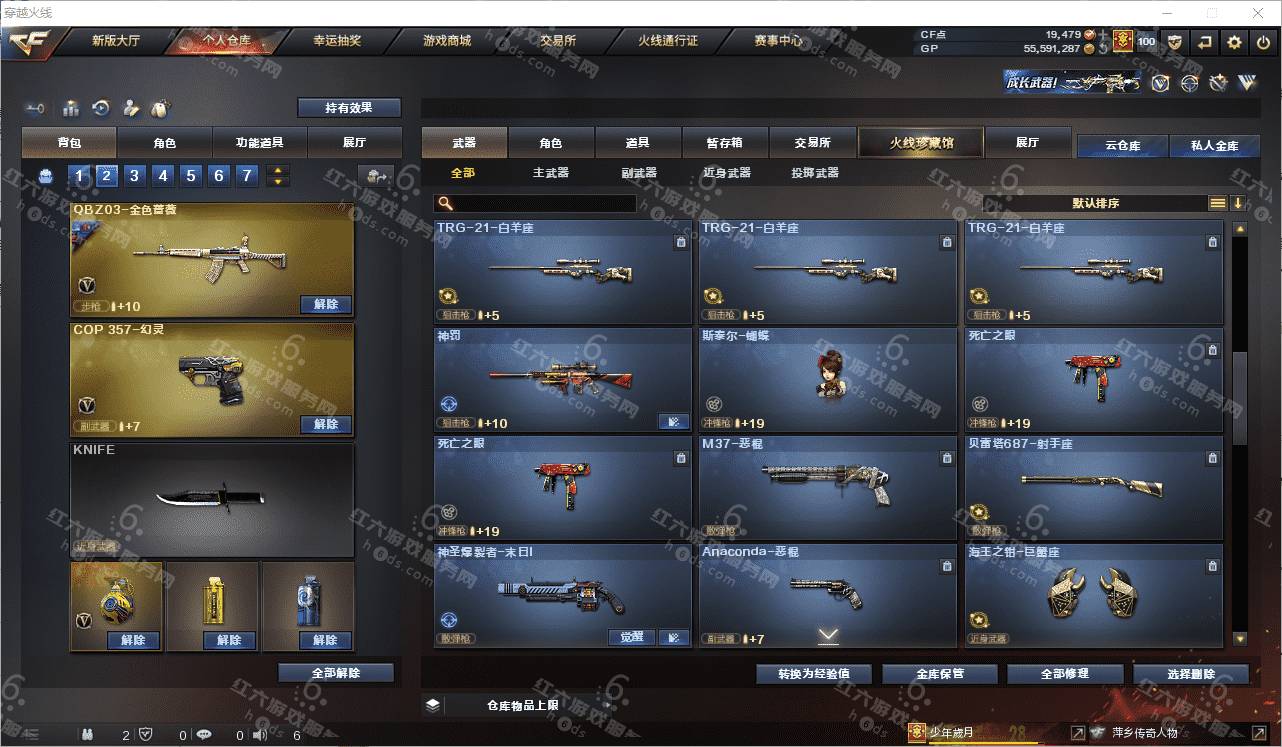Select the 神罚 sniper rifle
1282x747 pixels.
[562, 380]
